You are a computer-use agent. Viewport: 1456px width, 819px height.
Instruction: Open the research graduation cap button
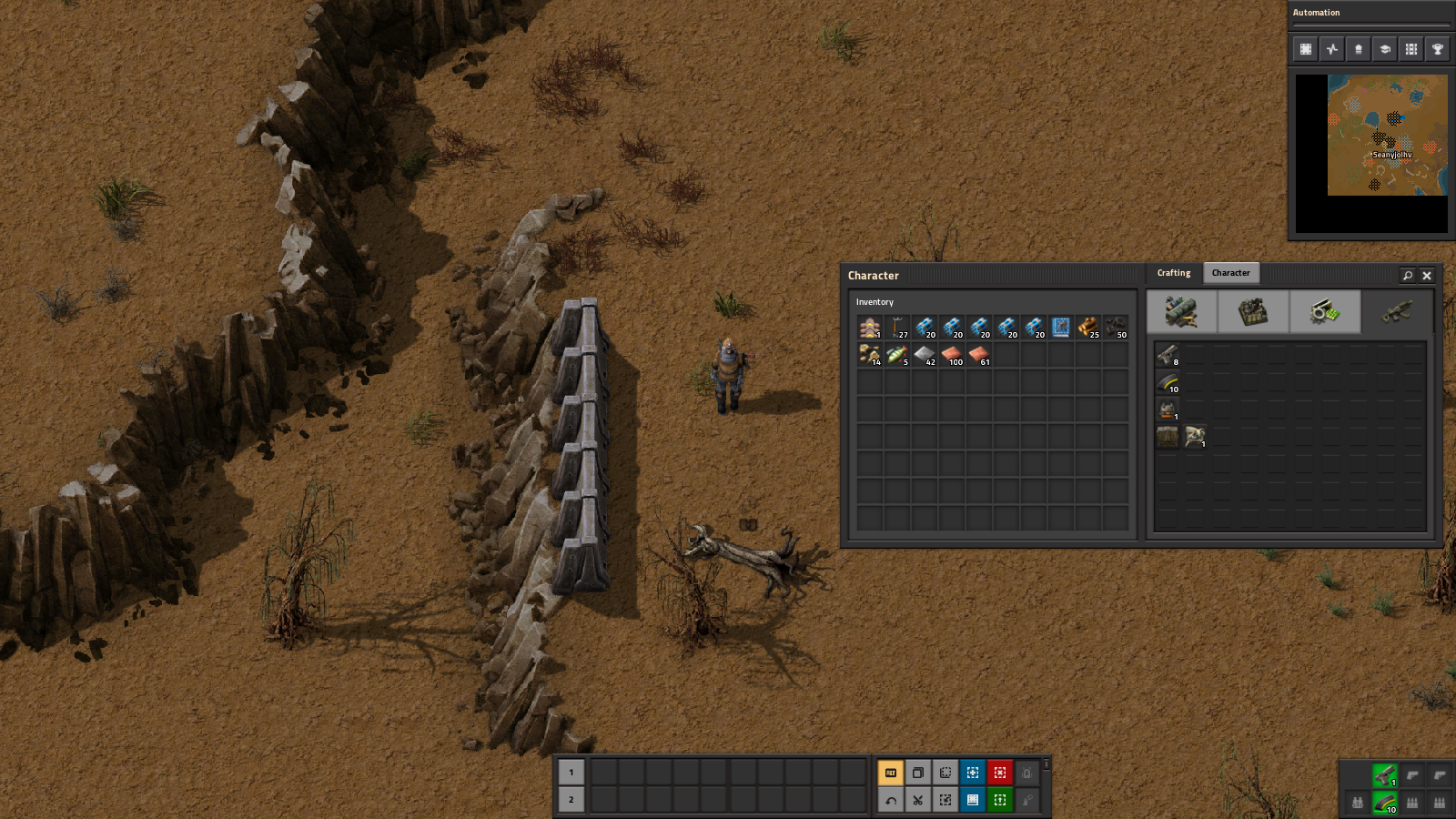[1385, 49]
